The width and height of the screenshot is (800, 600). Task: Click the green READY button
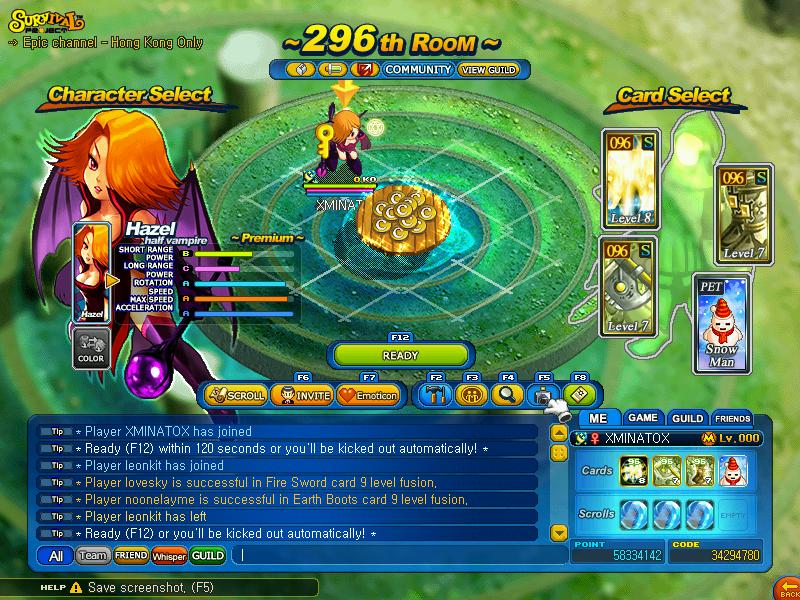click(400, 355)
